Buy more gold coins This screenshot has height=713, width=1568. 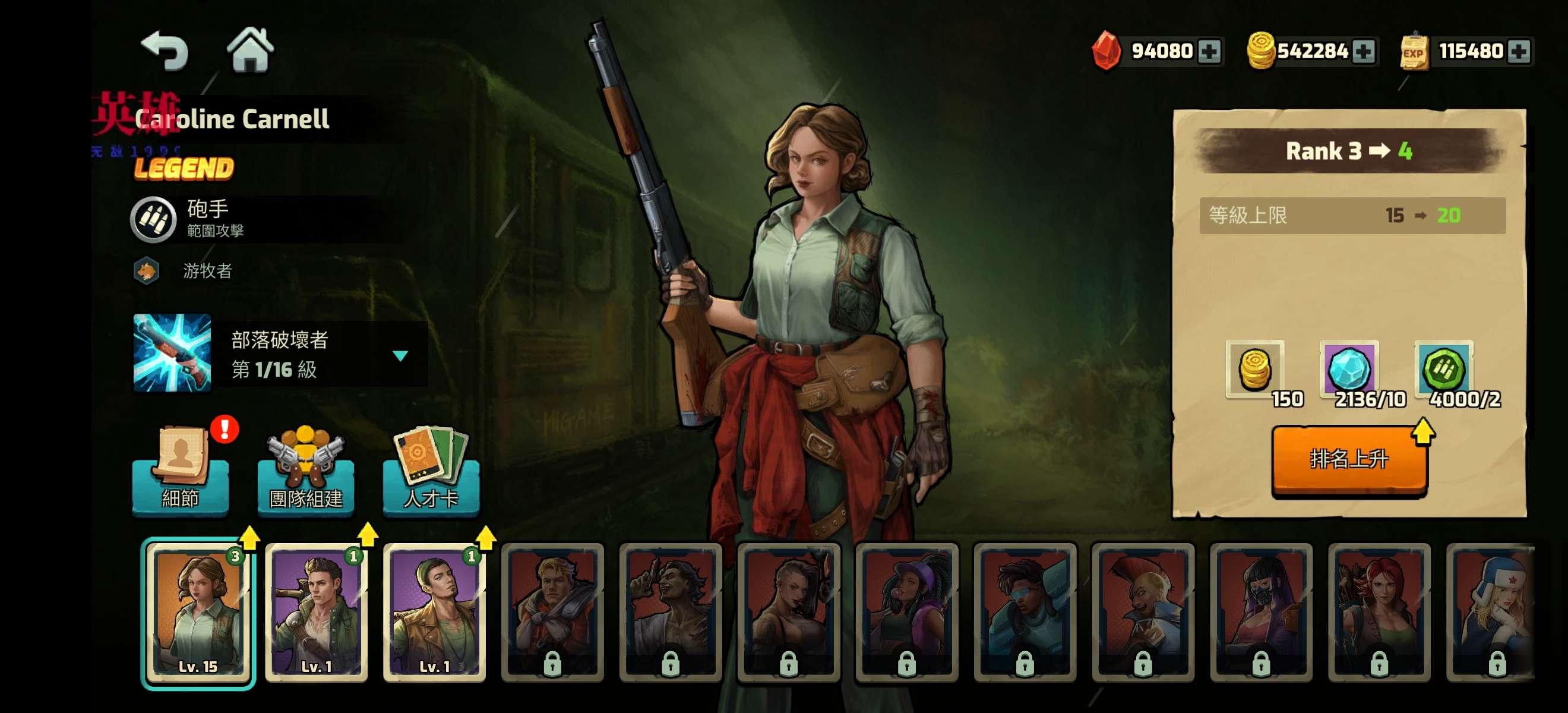point(1363,51)
